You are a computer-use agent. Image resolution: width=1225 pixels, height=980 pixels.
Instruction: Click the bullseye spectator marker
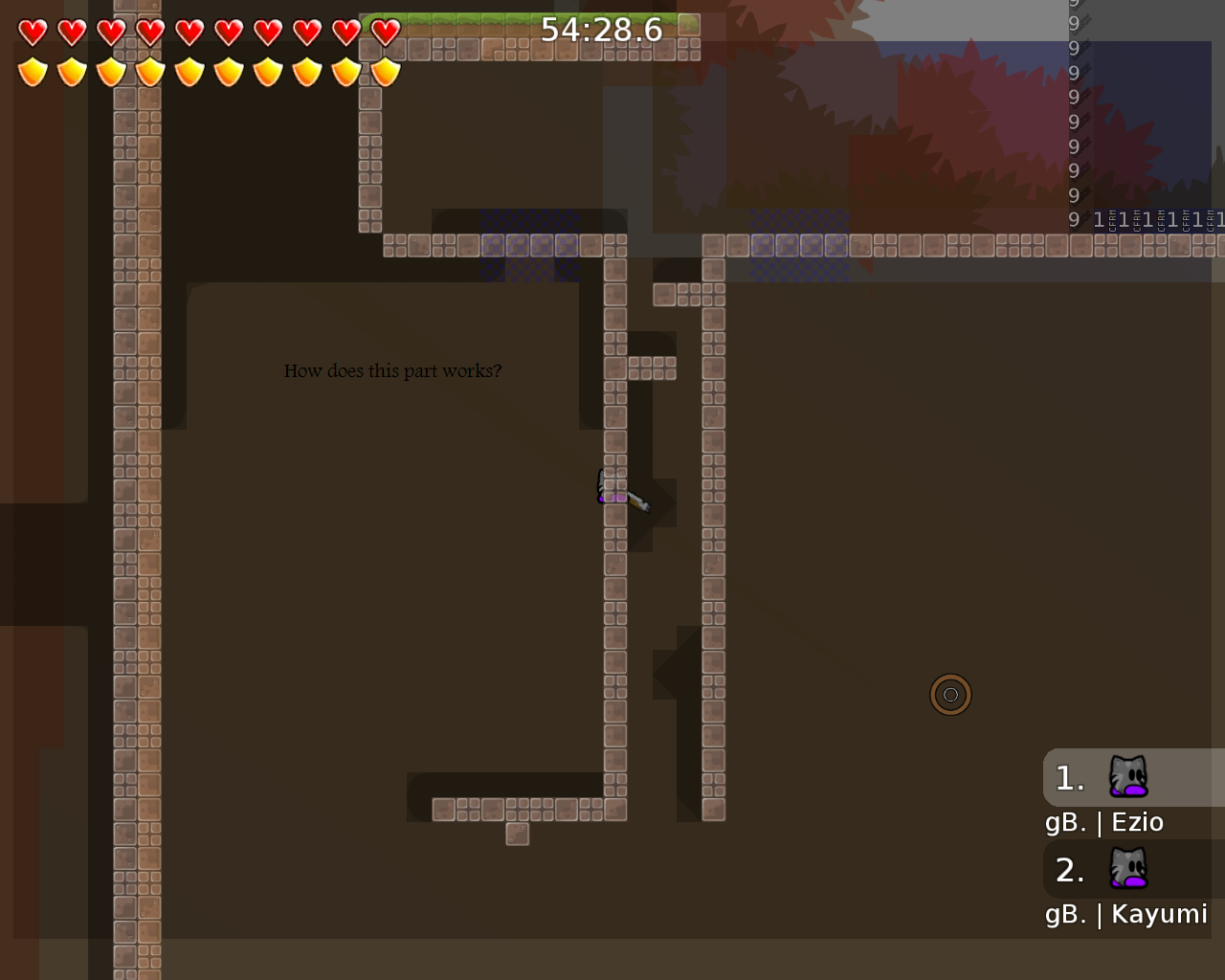click(x=950, y=695)
